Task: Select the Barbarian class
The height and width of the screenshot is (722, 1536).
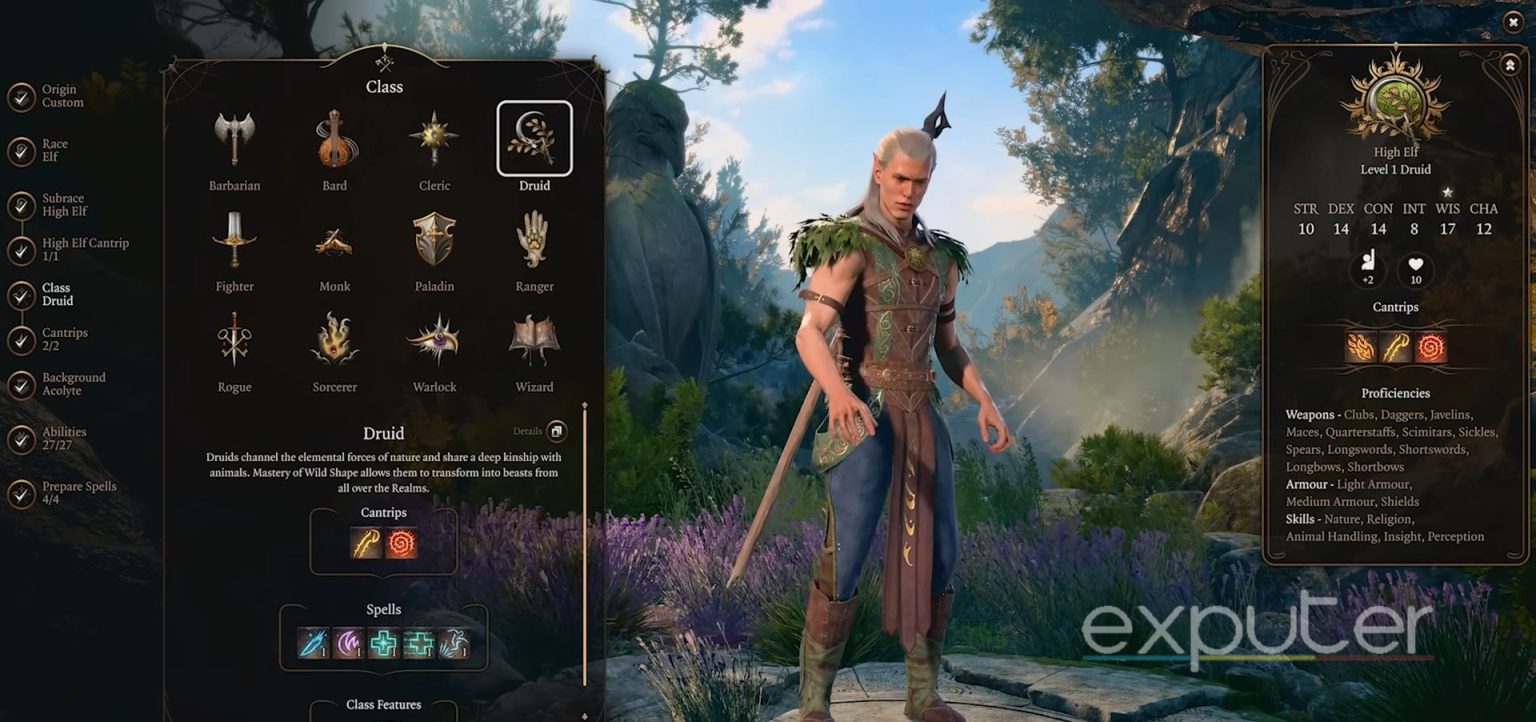Action: [x=234, y=138]
